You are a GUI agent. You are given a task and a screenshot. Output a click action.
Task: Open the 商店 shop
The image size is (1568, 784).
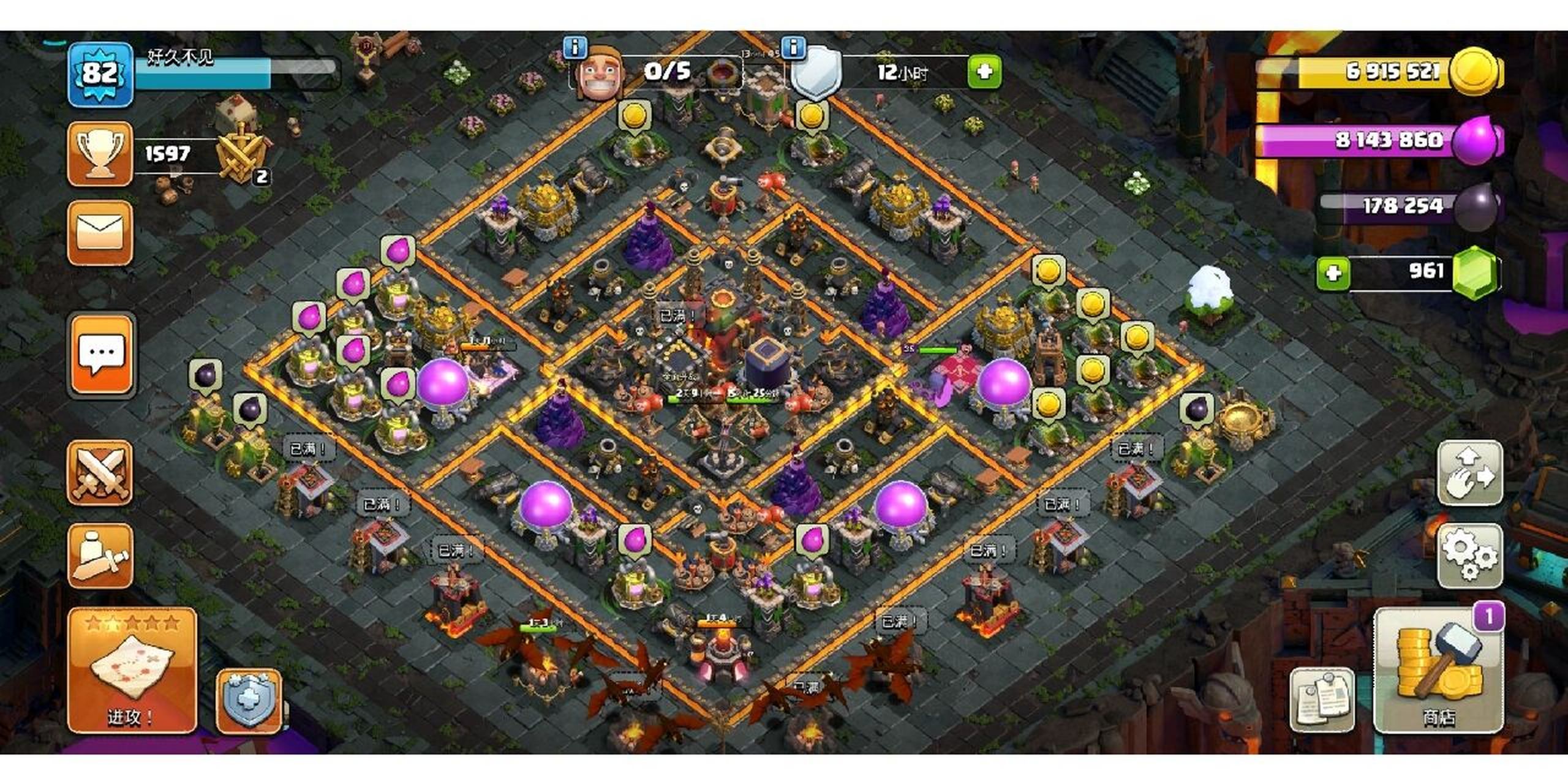(1438, 671)
